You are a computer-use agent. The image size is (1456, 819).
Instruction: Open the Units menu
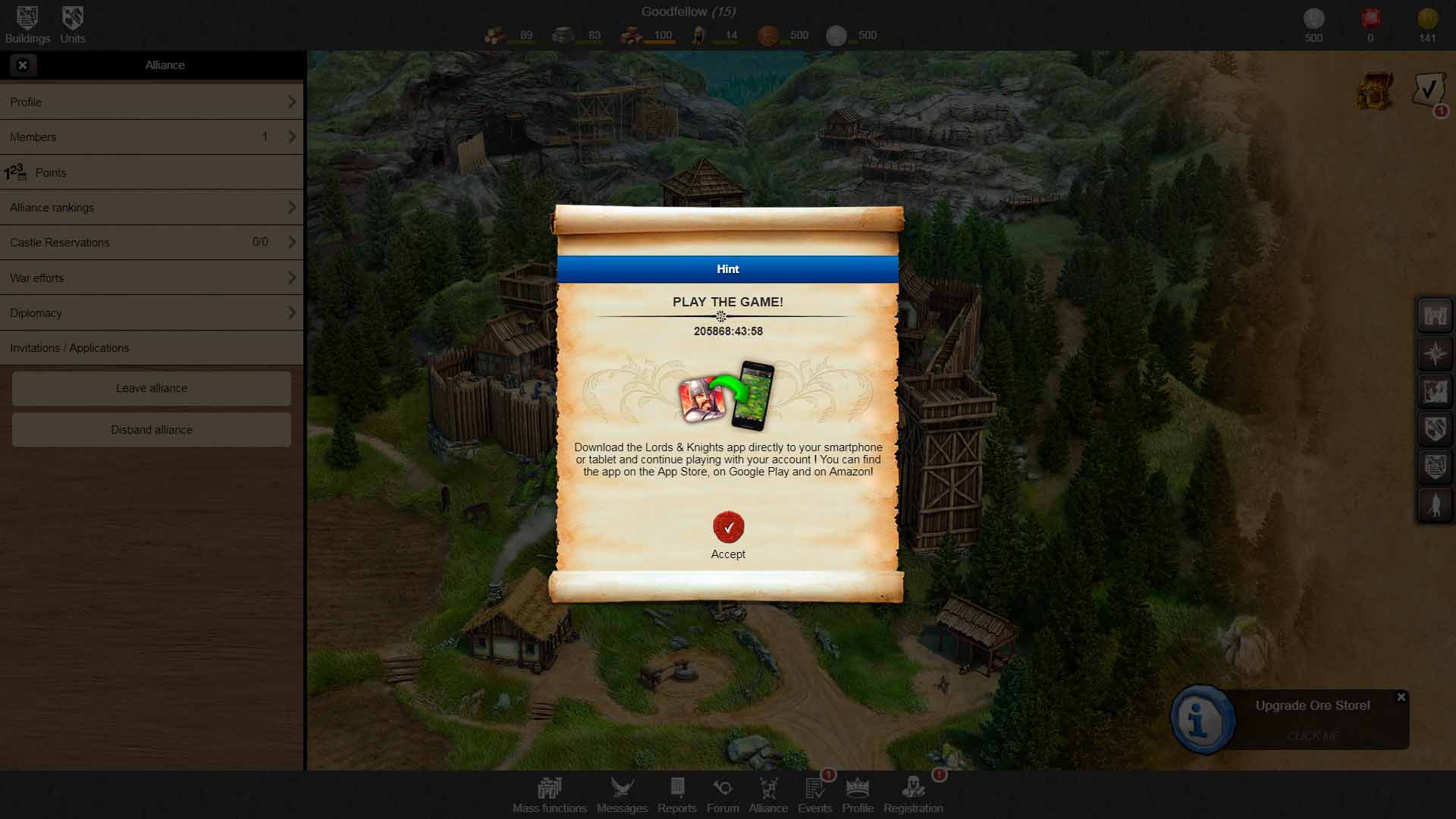73,24
